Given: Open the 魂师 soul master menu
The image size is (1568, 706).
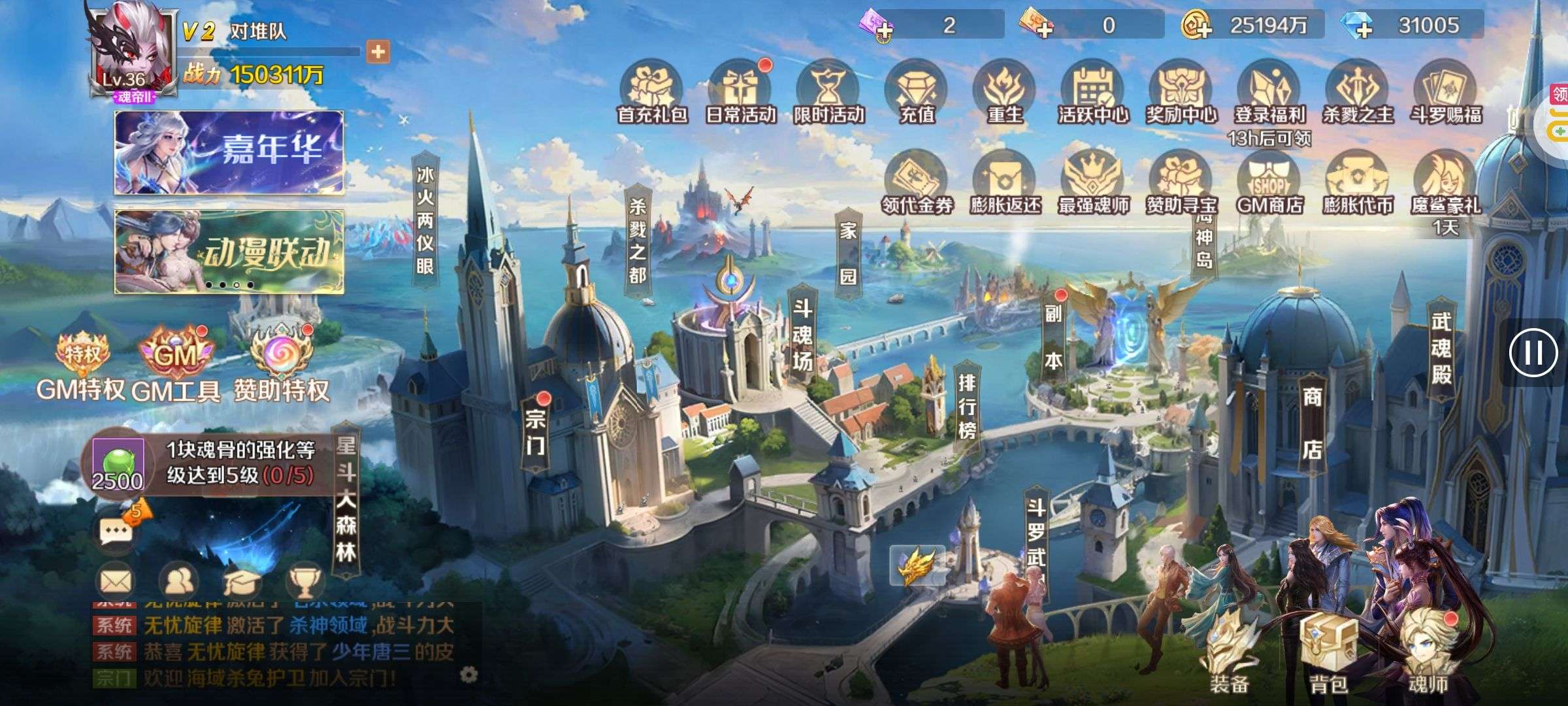Looking at the screenshot, I should (x=1428, y=654).
